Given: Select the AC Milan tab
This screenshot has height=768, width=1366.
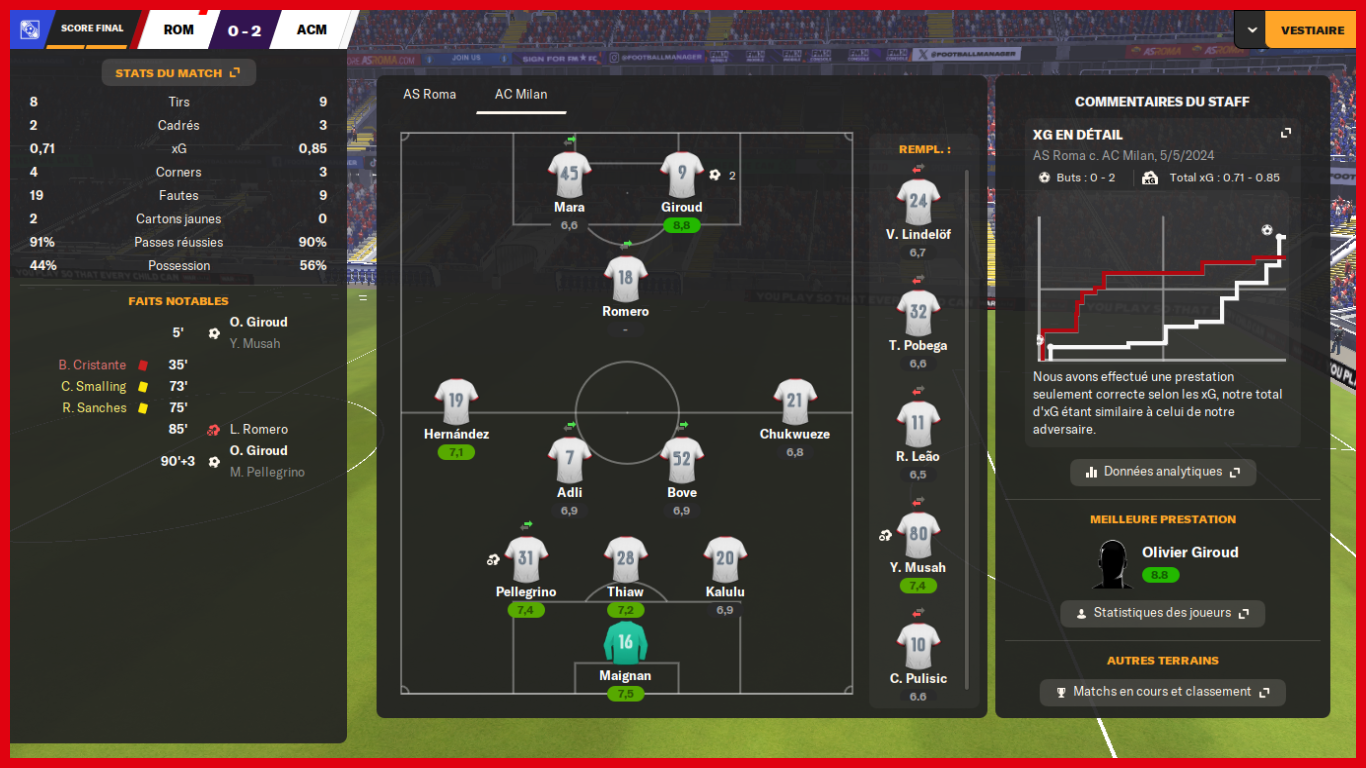Looking at the screenshot, I should pyautogui.click(x=521, y=95).
